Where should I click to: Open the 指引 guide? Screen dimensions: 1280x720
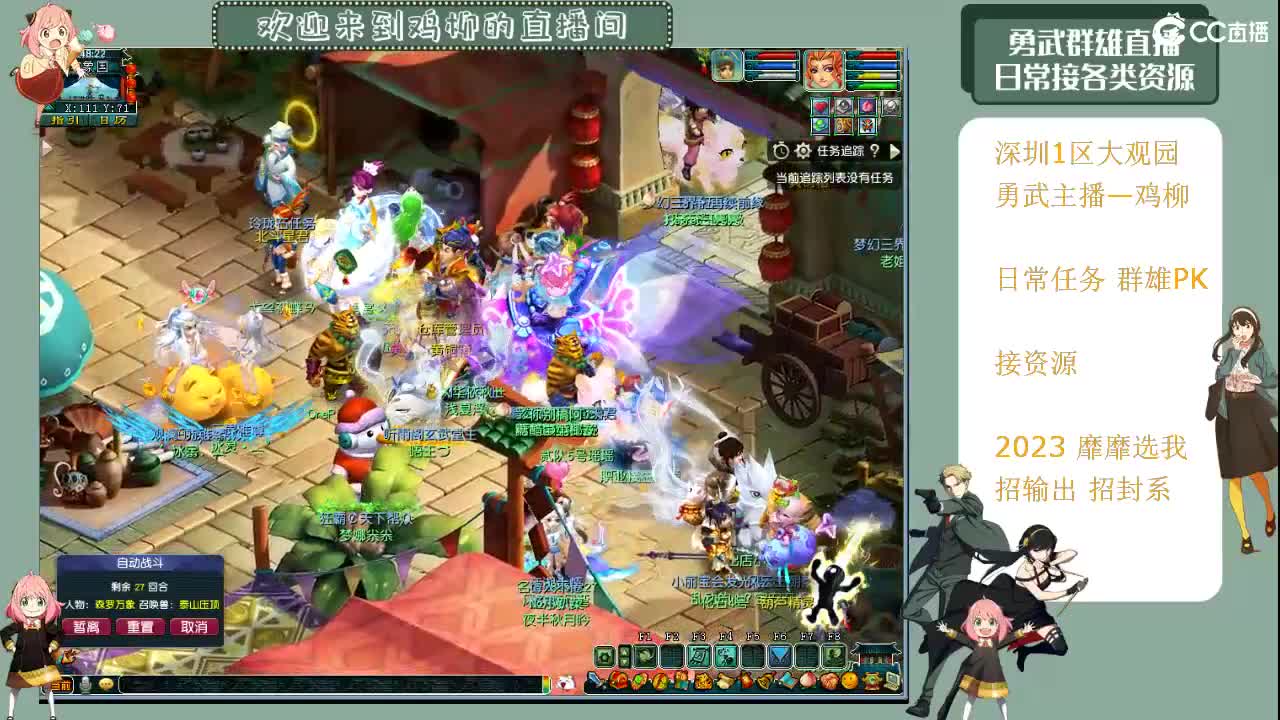click(65, 120)
